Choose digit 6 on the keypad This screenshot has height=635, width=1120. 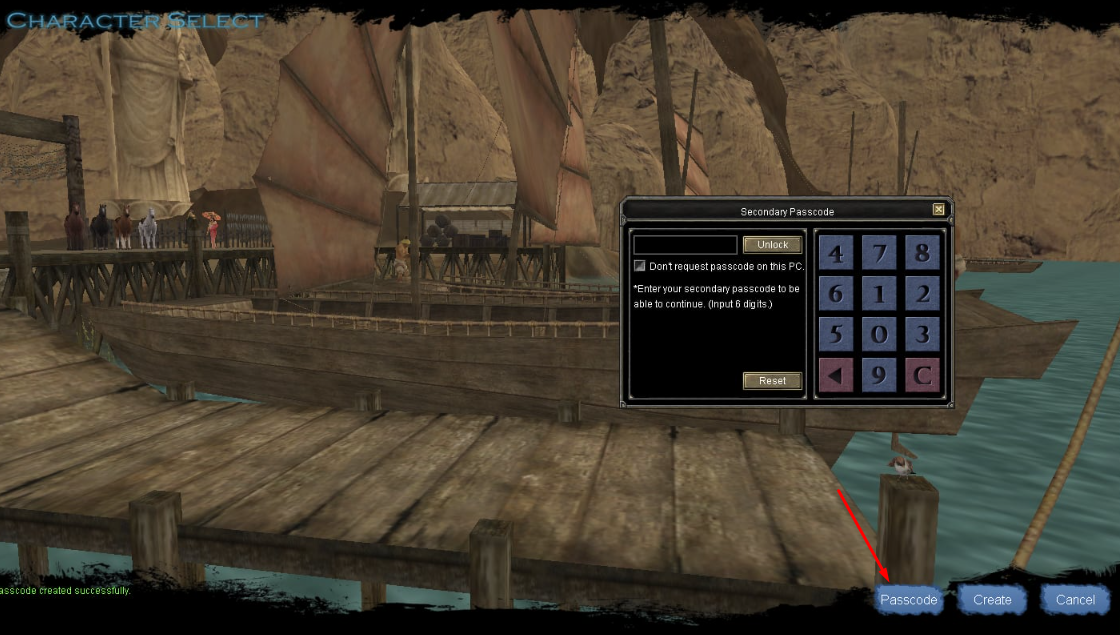[x=836, y=294]
